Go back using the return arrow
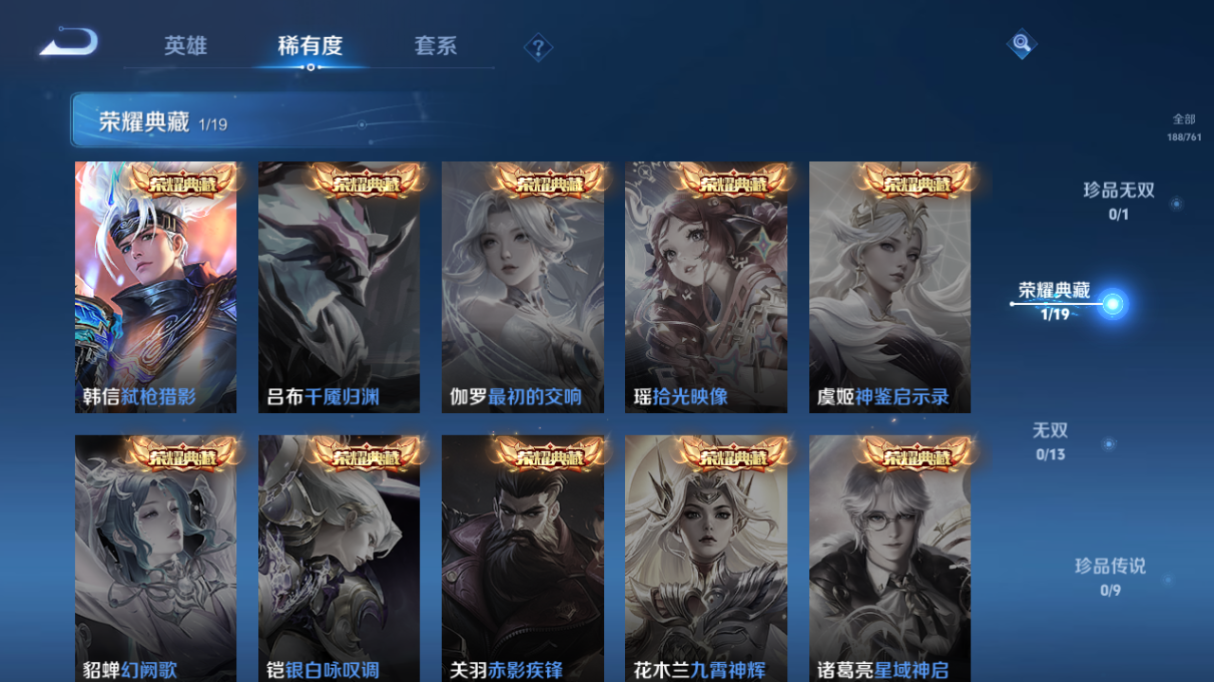 (x=69, y=43)
